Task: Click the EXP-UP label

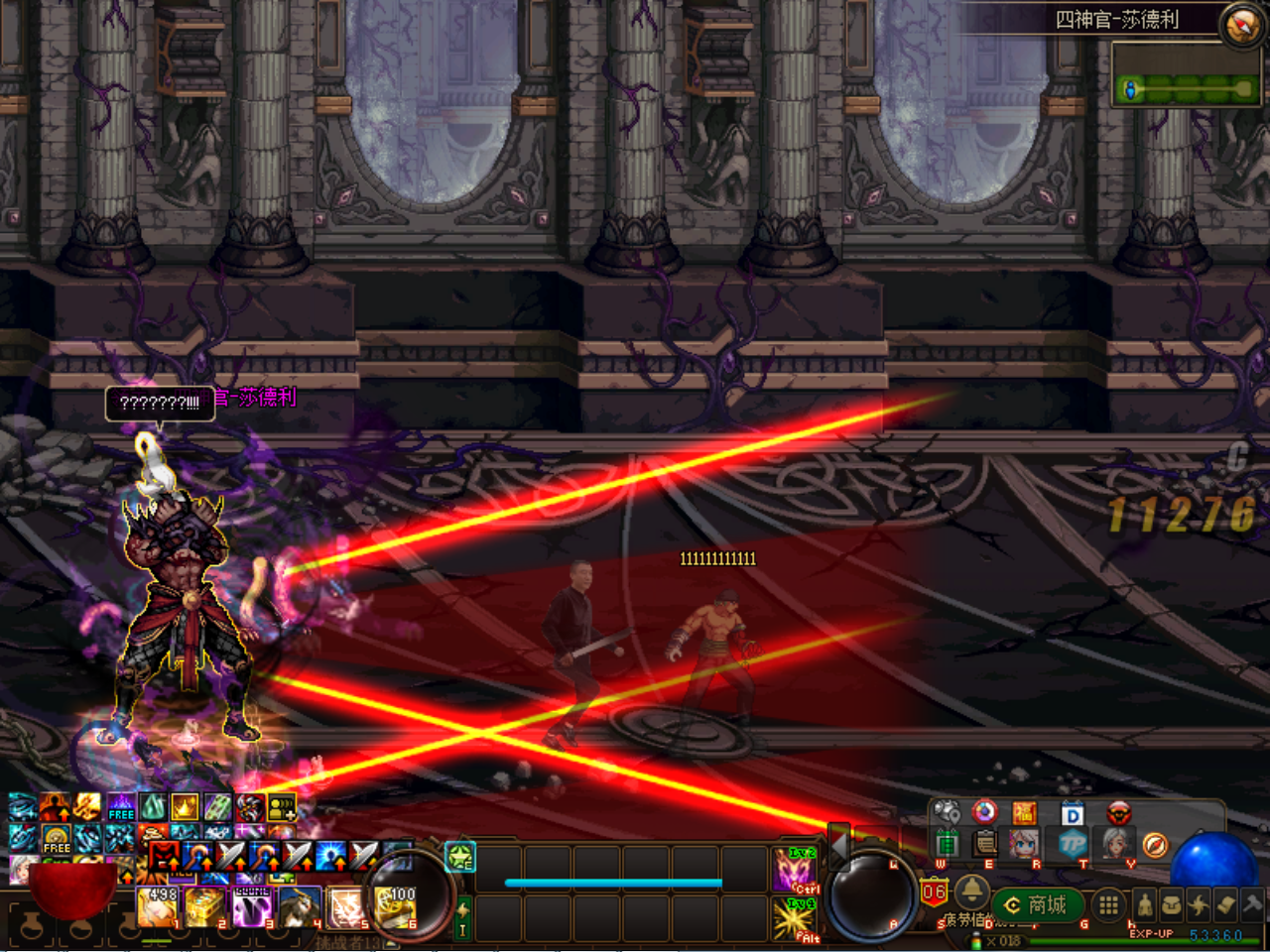Action: point(1151,934)
